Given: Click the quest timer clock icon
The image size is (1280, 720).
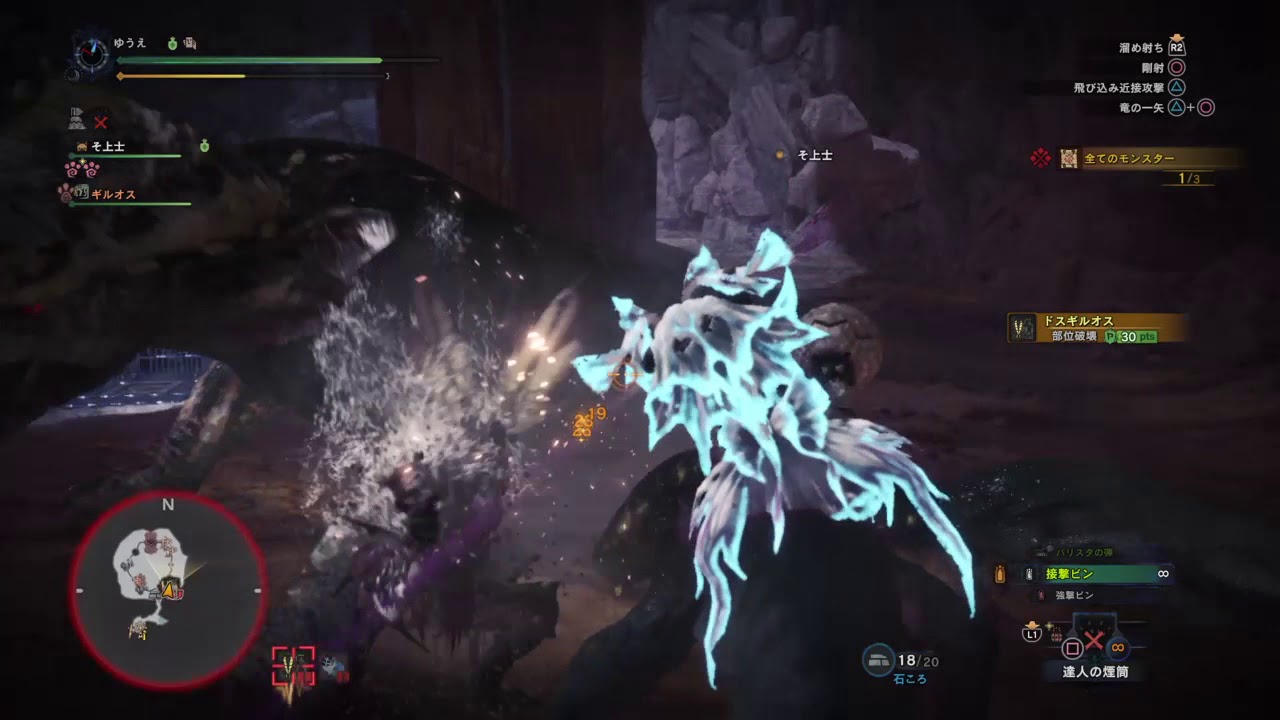Looking at the screenshot, I should [x=92, y=54].
